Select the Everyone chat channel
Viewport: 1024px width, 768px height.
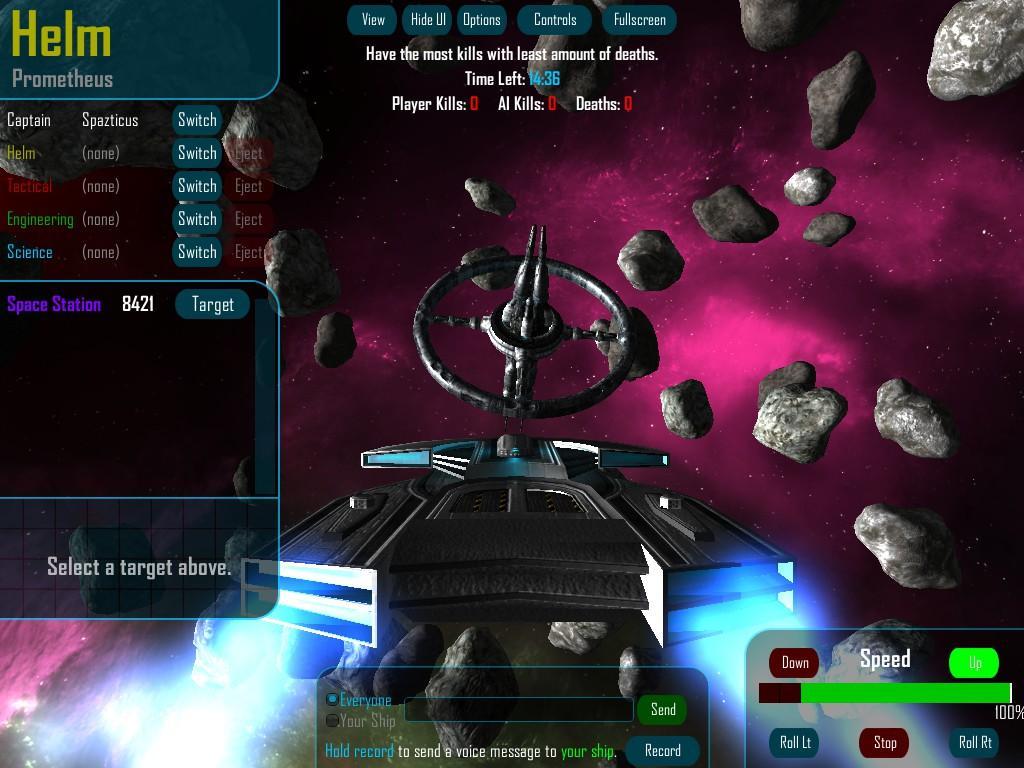(x=333, y=700)
